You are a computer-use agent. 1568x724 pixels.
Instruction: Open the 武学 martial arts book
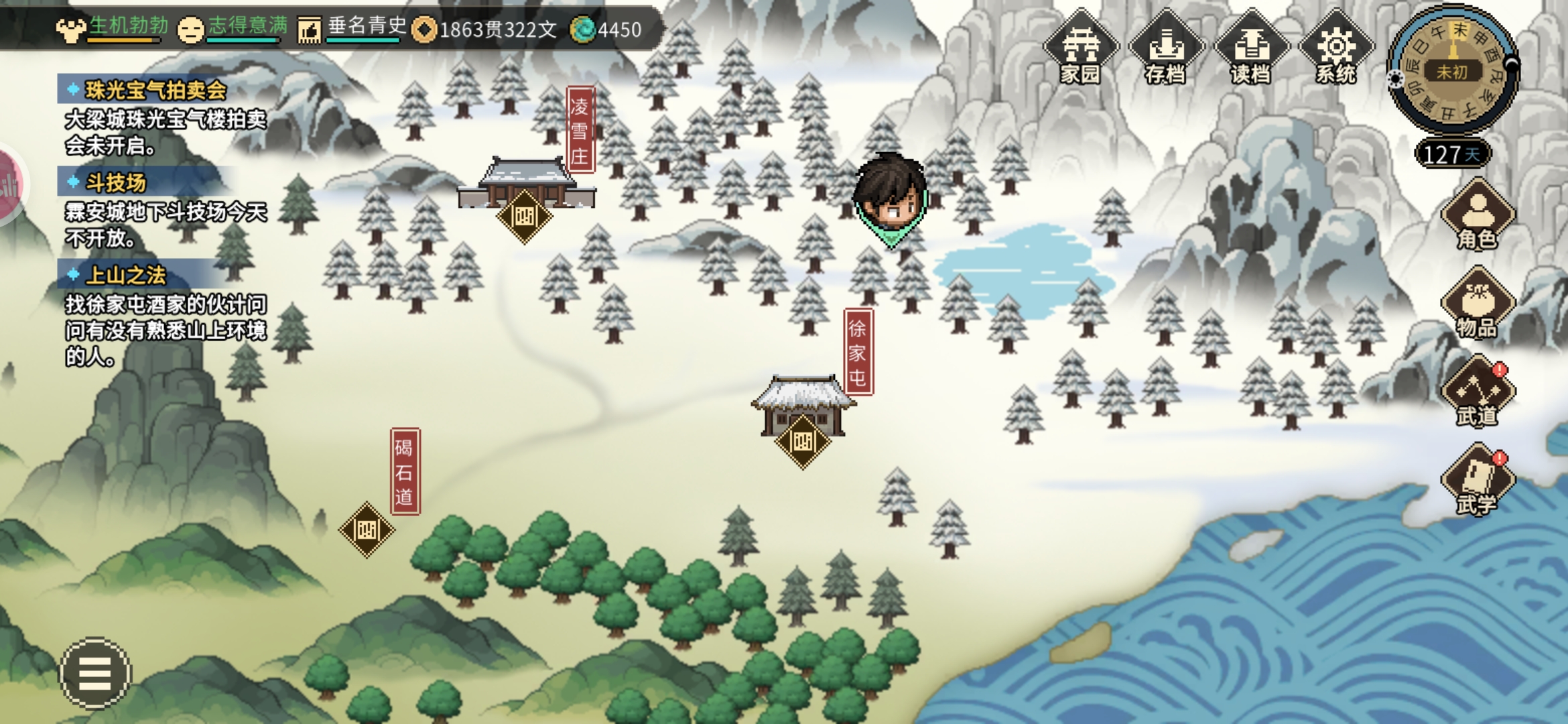coord(1478,480)
